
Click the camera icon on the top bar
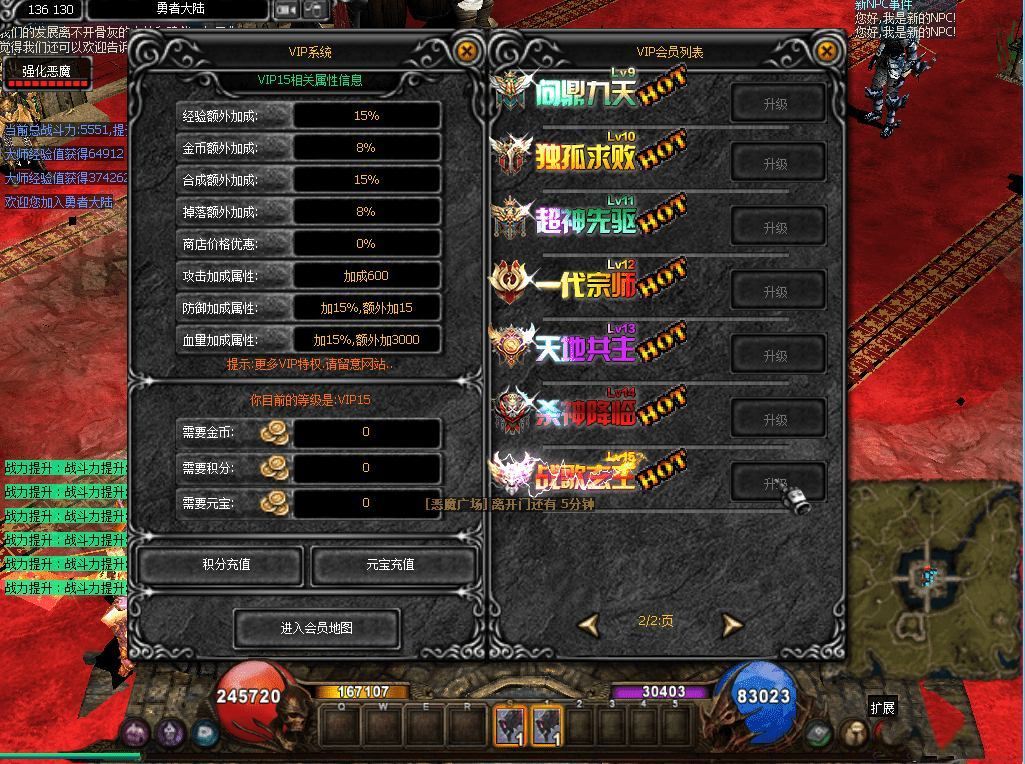pos(287,9)
